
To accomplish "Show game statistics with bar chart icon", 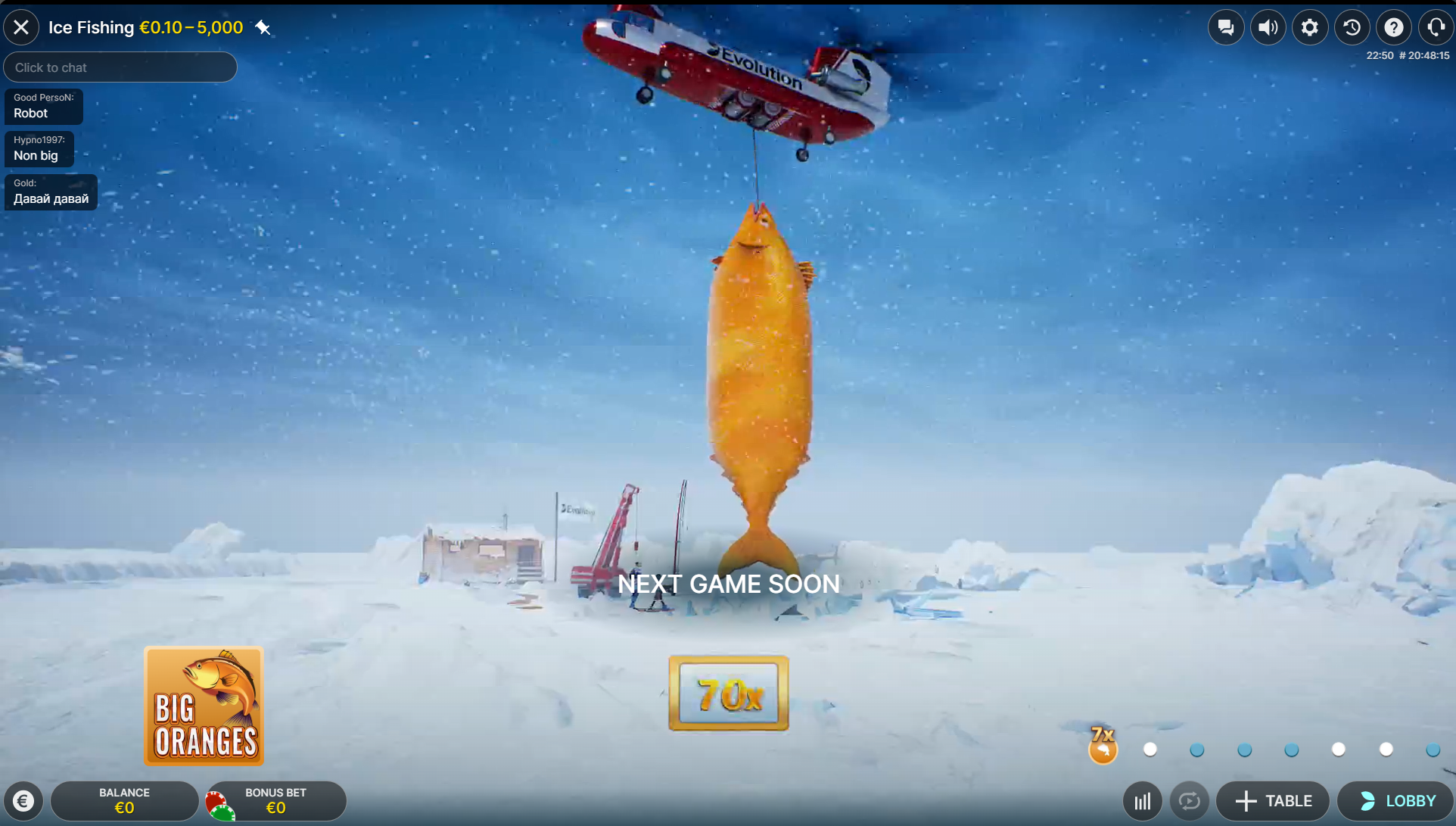I will pyautogui.click(x=1142, y=800).
